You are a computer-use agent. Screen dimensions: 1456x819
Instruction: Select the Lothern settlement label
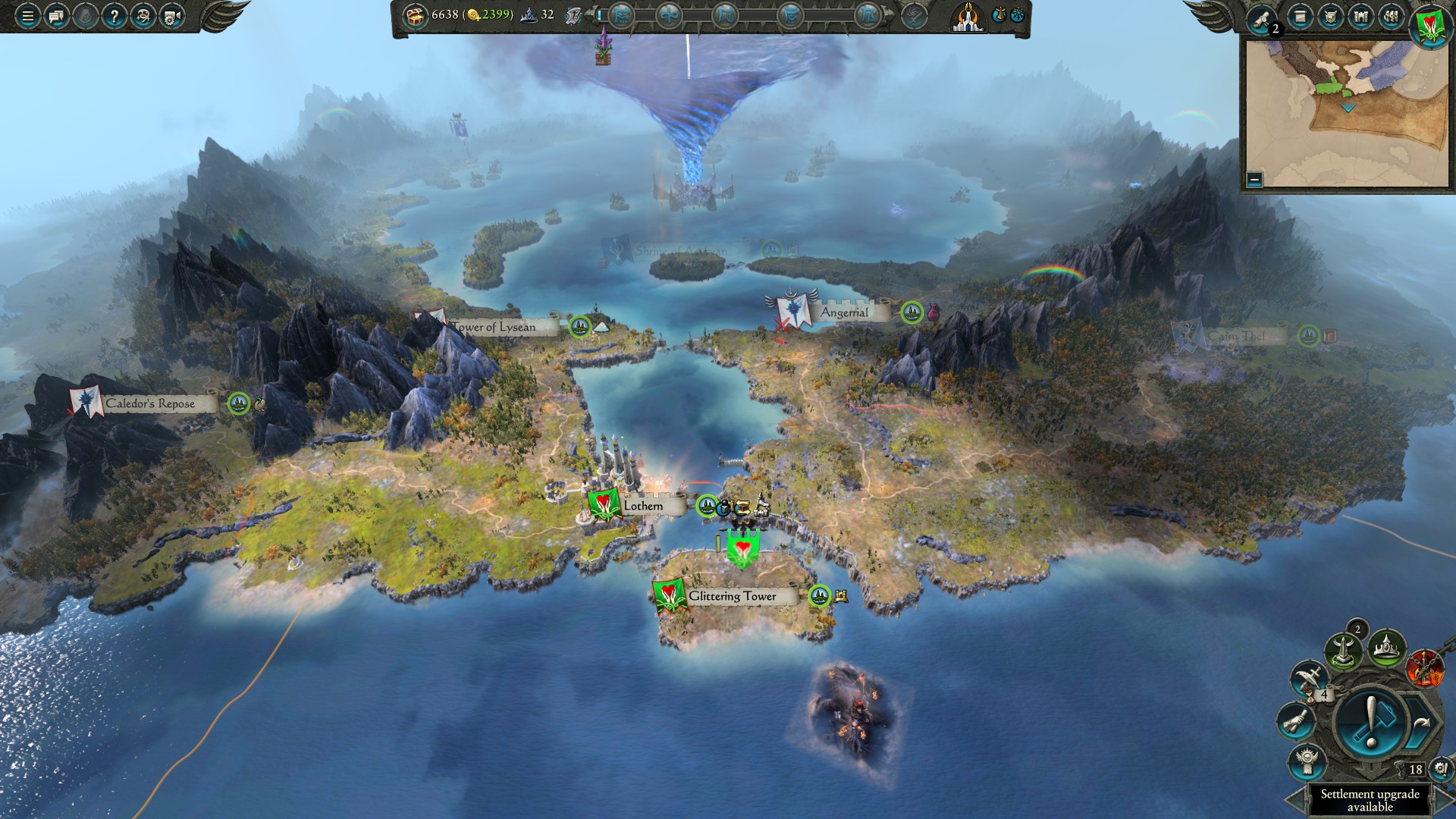642,506
